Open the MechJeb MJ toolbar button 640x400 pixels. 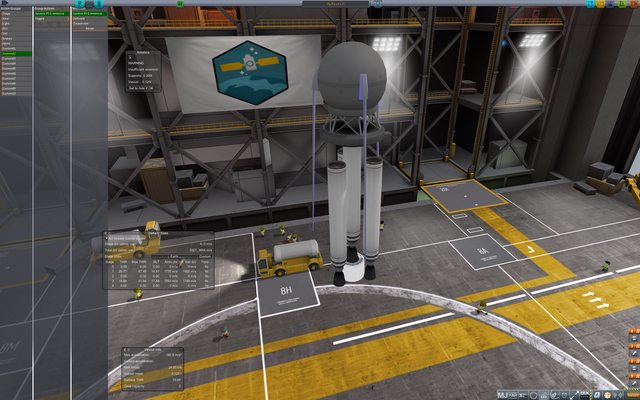click(x=503, y=395)
